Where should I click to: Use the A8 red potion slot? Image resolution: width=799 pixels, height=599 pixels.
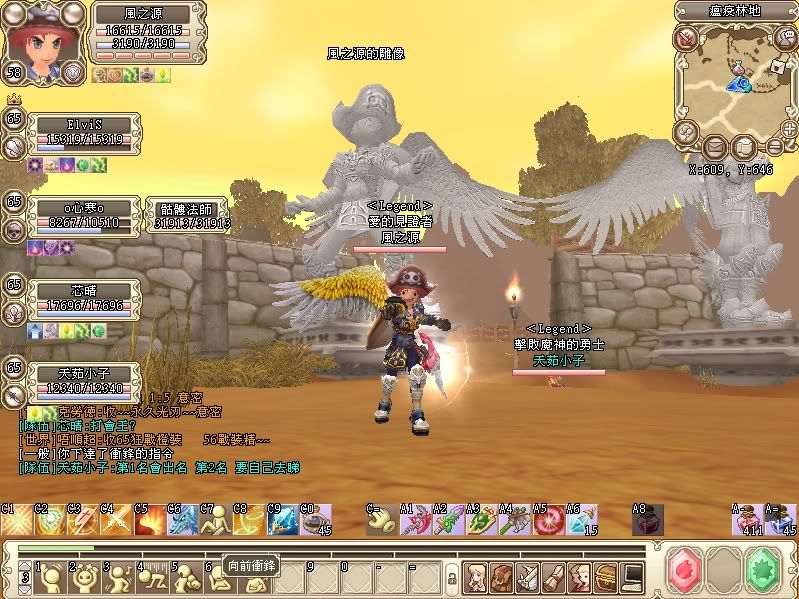click(647, 521)
